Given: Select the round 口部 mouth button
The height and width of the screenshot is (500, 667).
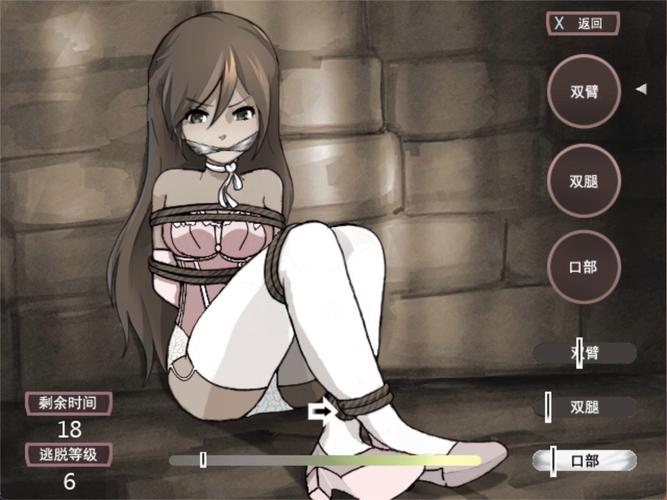Looking at the screenshot, I should [585, 267].
